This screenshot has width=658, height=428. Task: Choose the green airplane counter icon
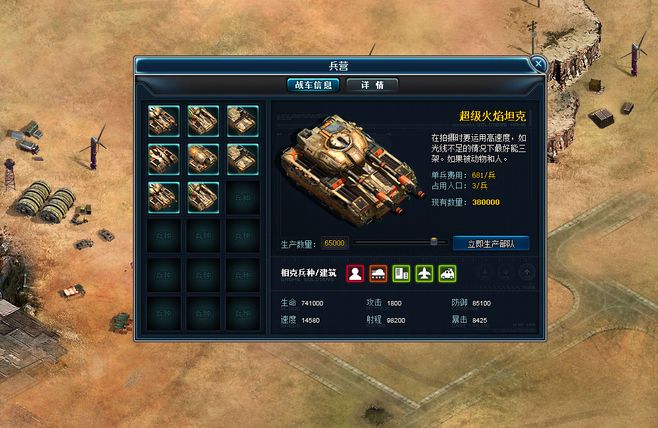point(424,272)
